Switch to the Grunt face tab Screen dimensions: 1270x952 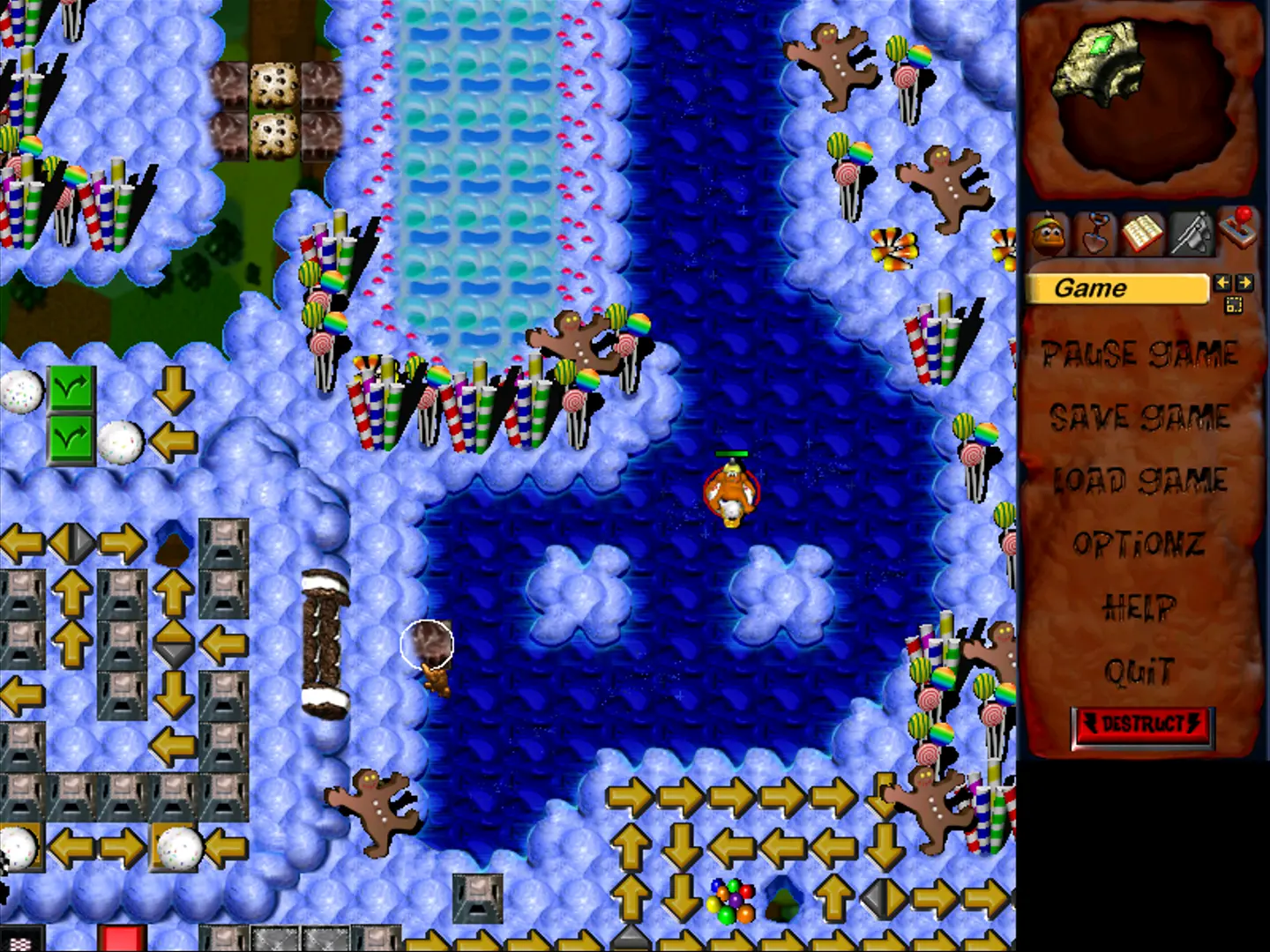(x=1050, y=234)
